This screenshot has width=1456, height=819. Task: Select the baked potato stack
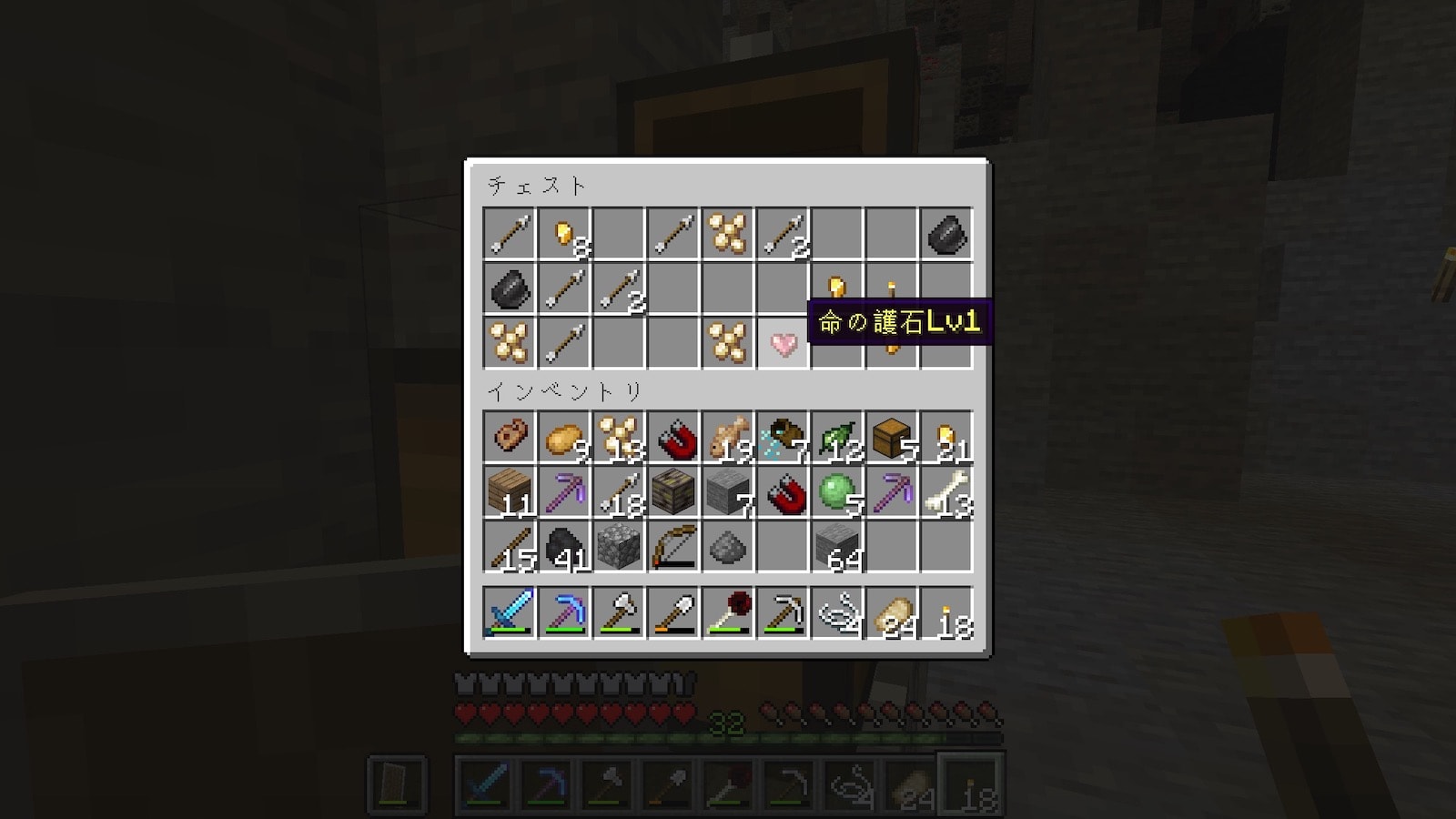[564, 438]
